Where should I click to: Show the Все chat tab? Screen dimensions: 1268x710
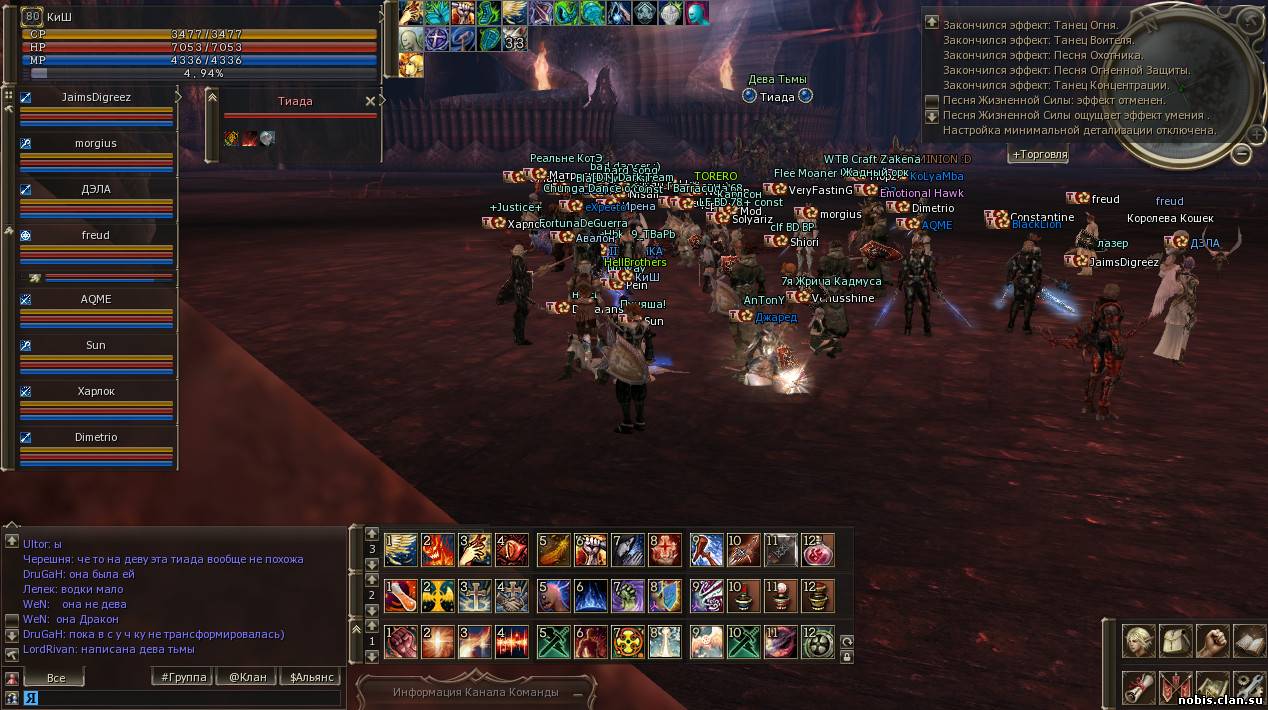56,678
